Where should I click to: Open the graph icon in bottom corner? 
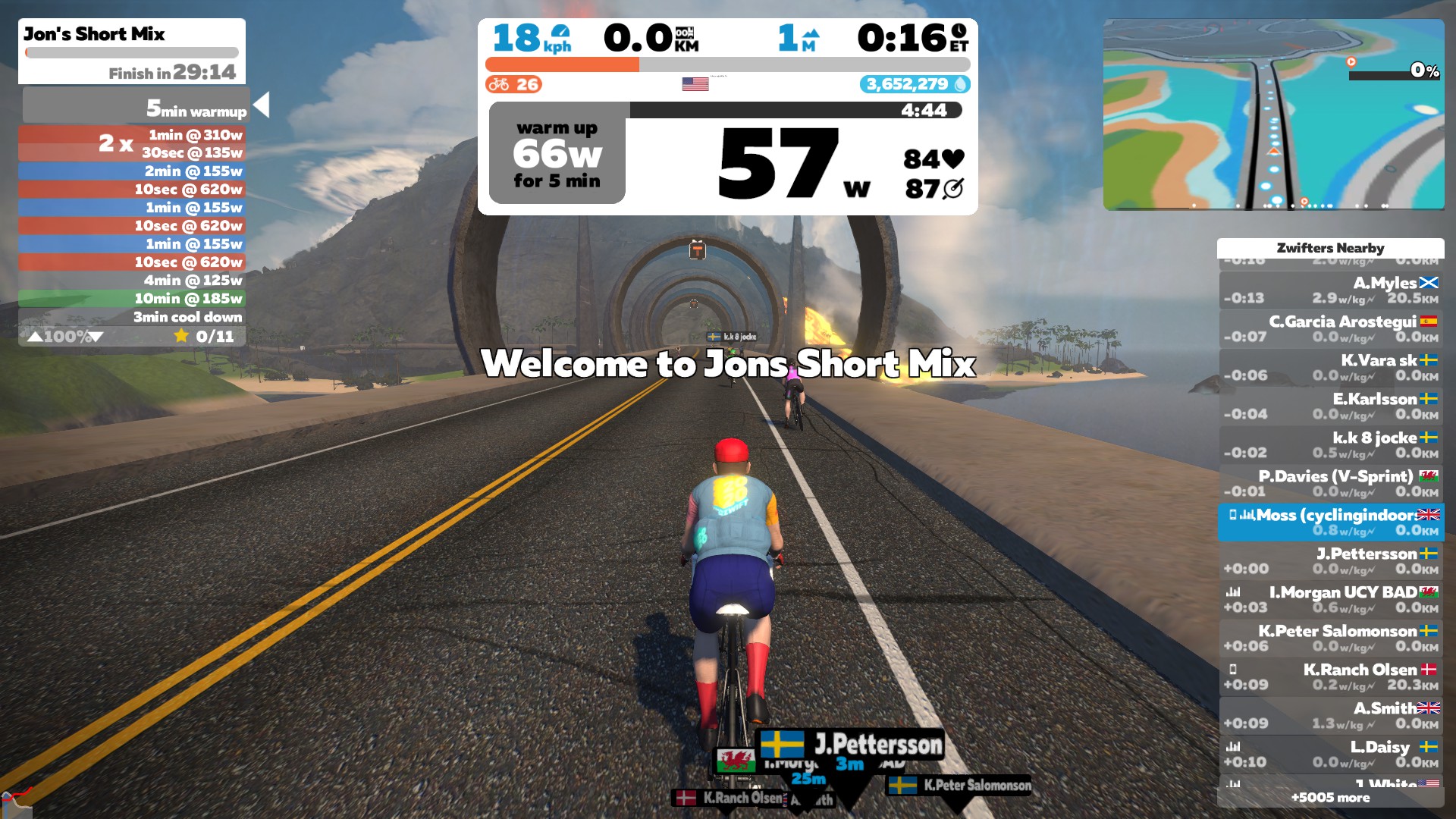point(15,802)
